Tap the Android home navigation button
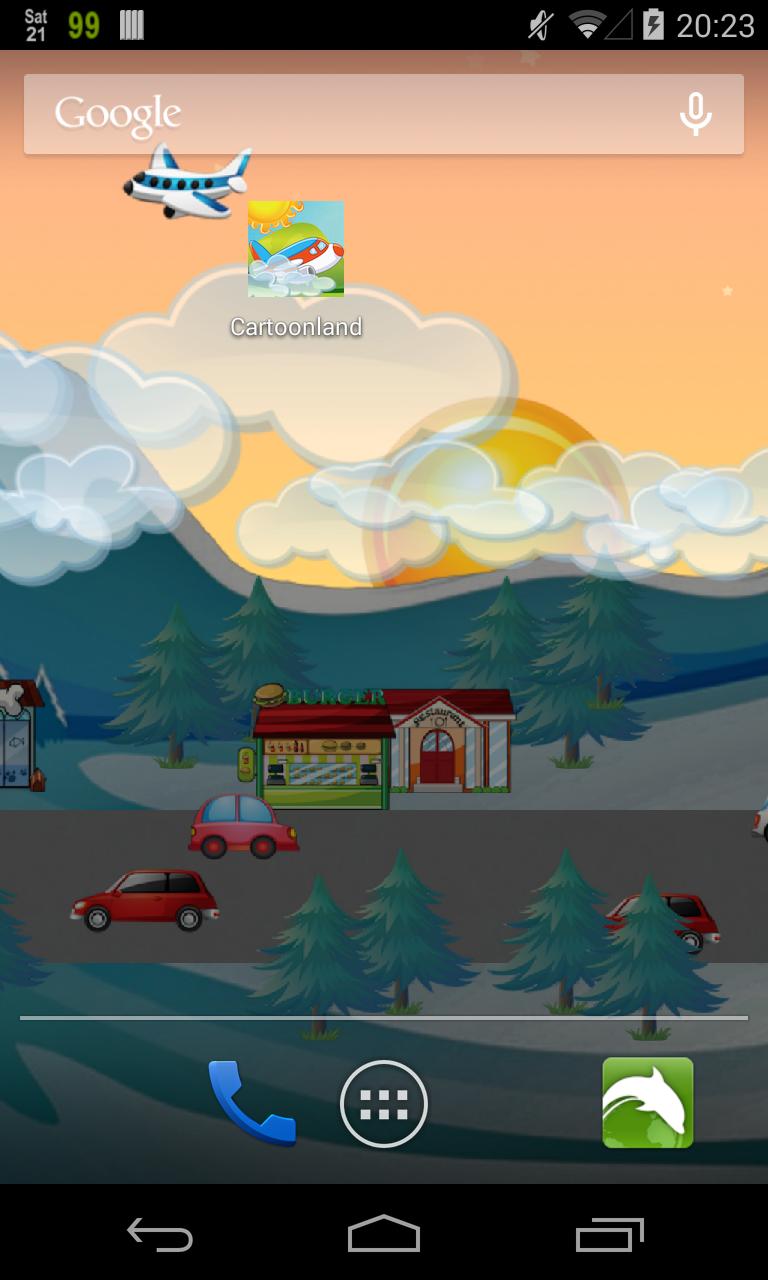The width and height of the screenshot is (768, 1280). pos(384,1235)
